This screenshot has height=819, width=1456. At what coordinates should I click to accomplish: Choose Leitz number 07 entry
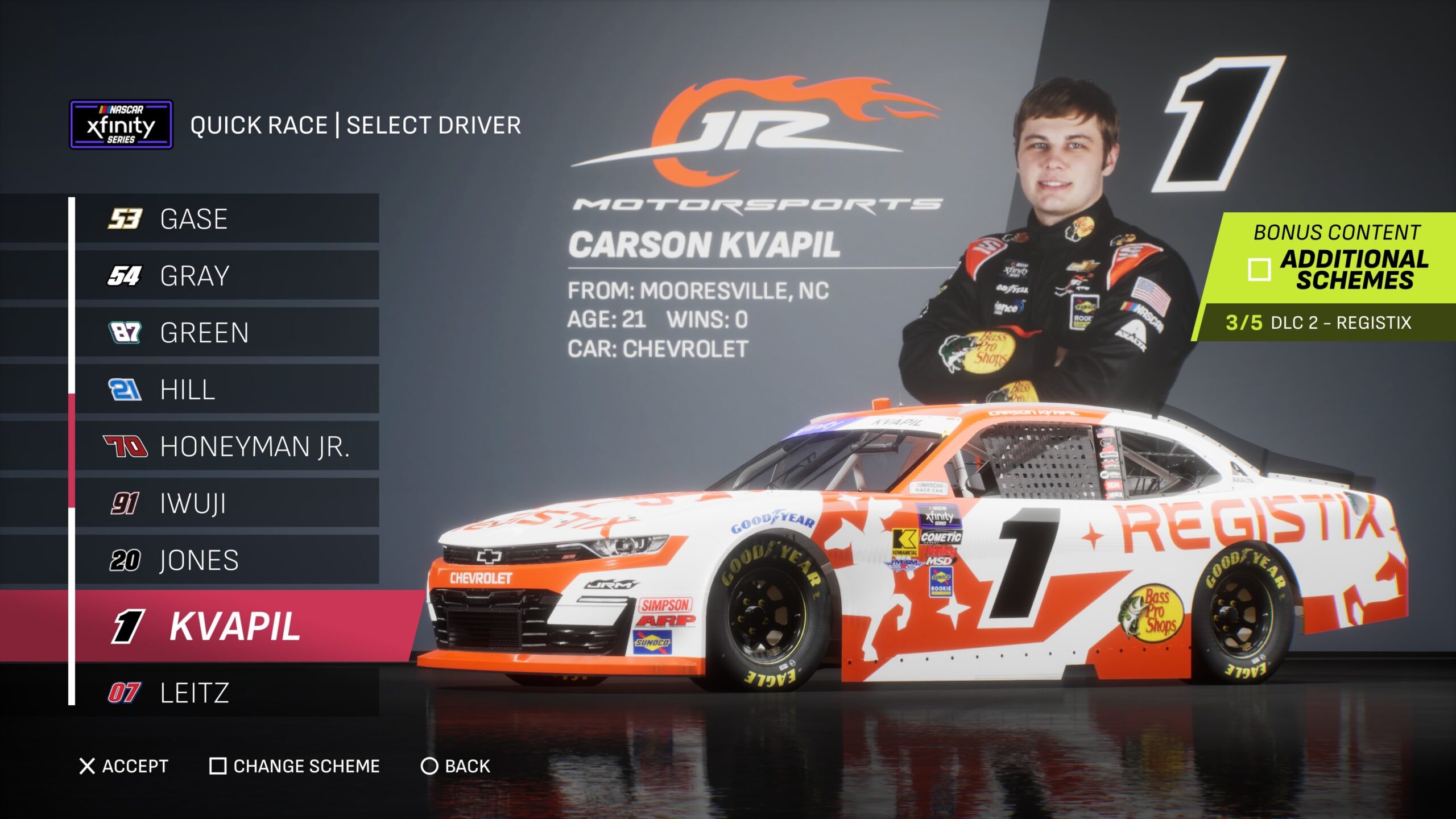coord(226,693)
